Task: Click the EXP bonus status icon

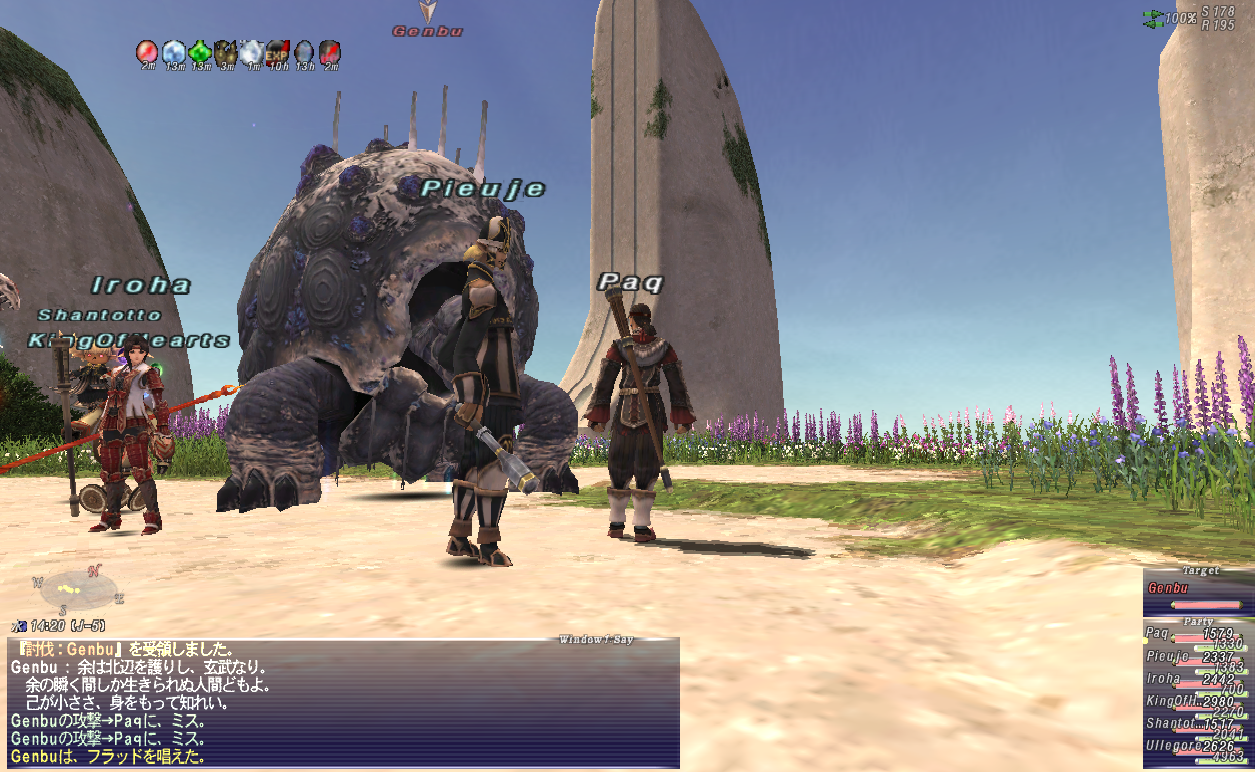Action: tap(278, 51)
